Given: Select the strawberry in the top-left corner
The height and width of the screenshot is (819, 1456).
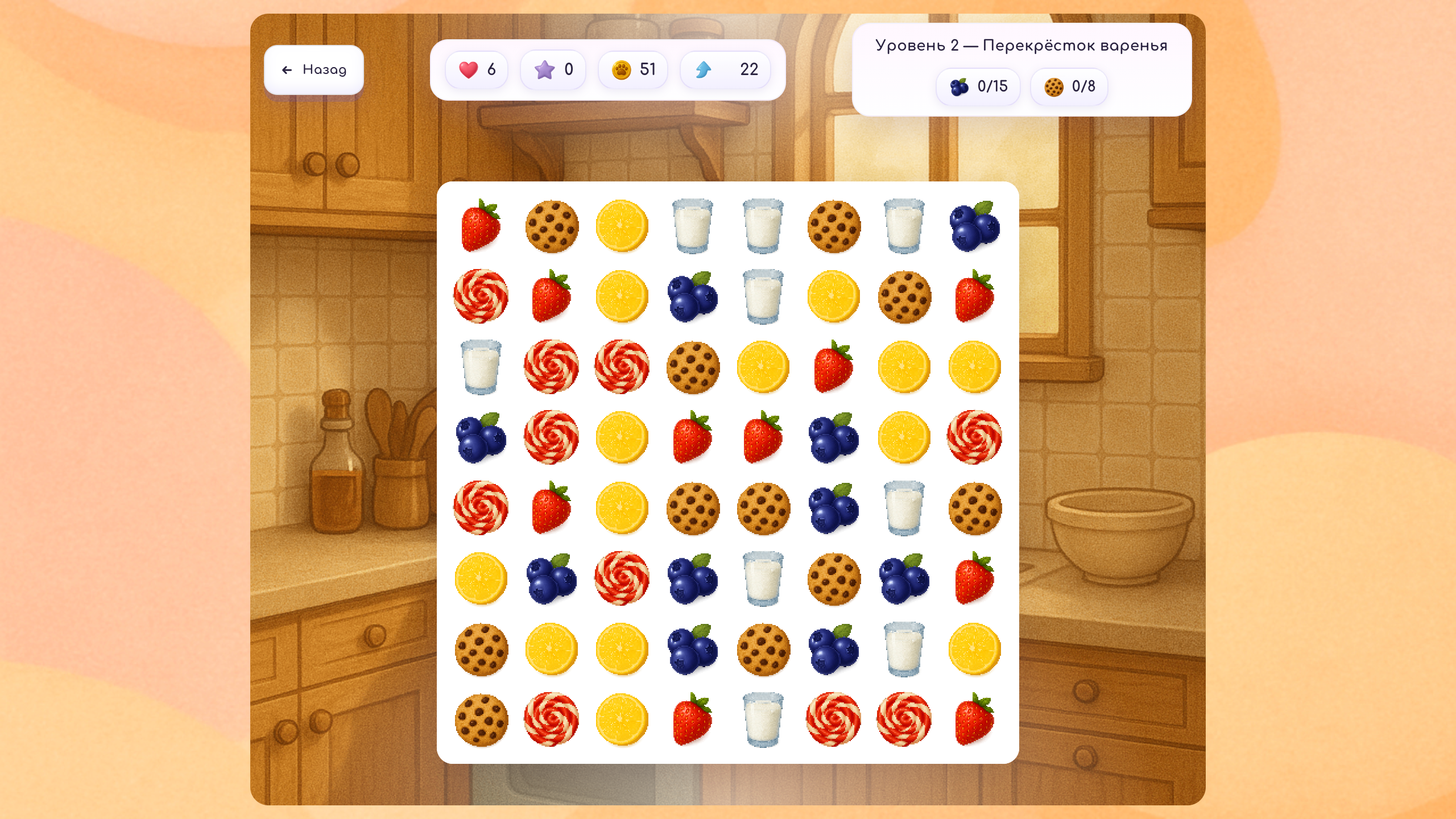Looking at the screenshot, I should click(x=479, y=226).
